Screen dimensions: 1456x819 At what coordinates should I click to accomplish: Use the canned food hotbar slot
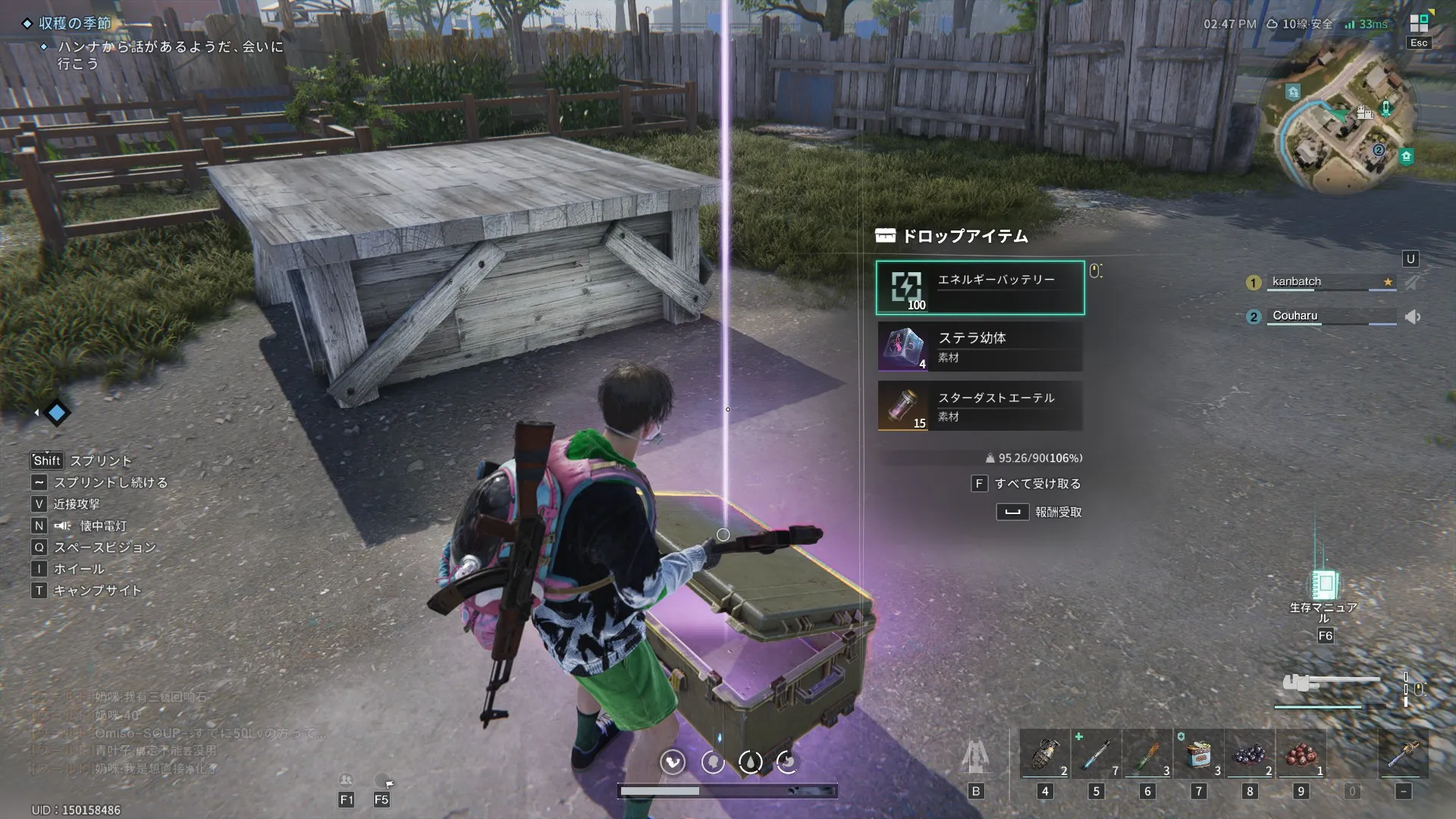(x=1199, y=755)
